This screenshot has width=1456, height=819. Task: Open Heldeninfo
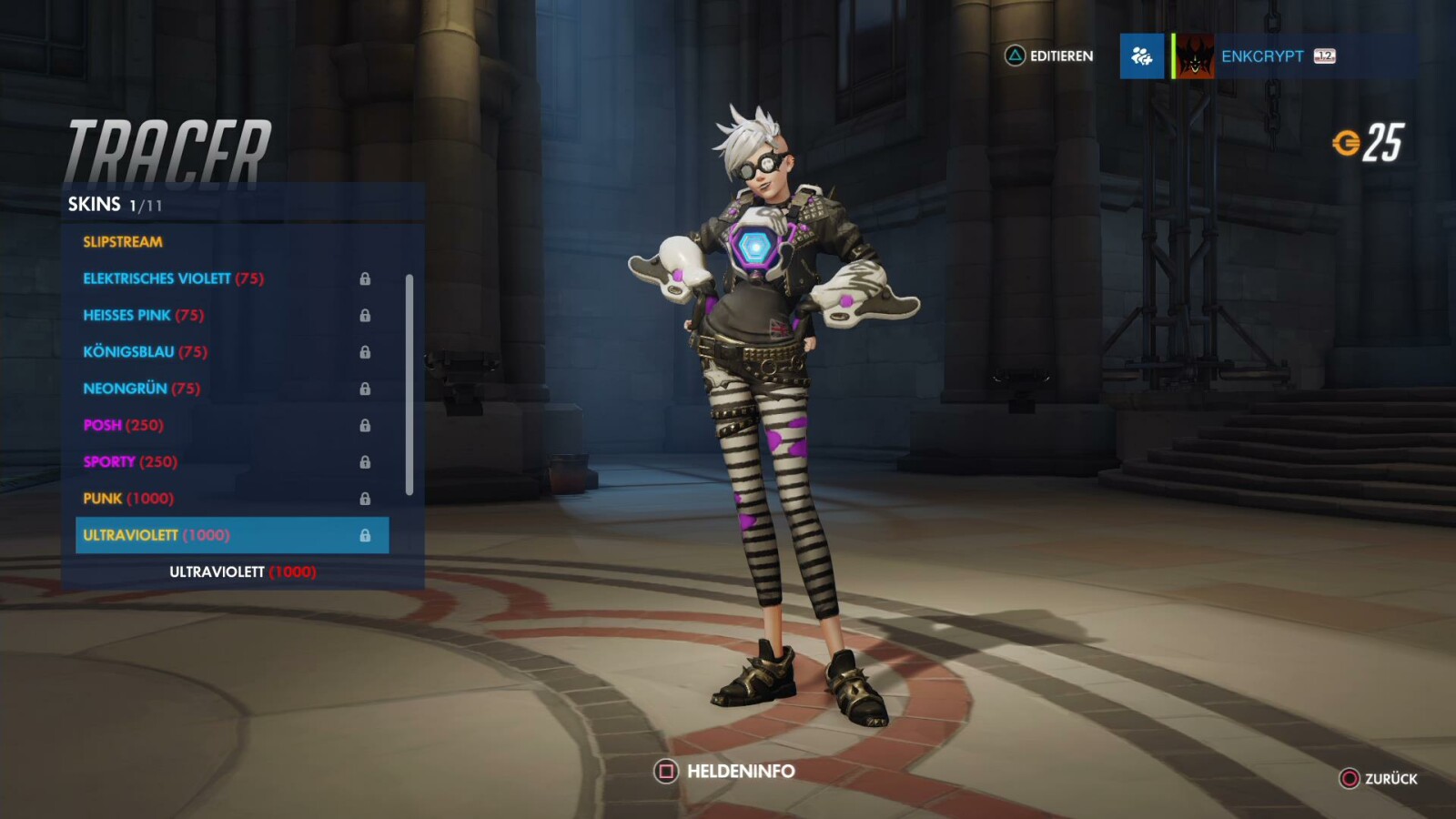pyautogui.click(x=739, y=771)
